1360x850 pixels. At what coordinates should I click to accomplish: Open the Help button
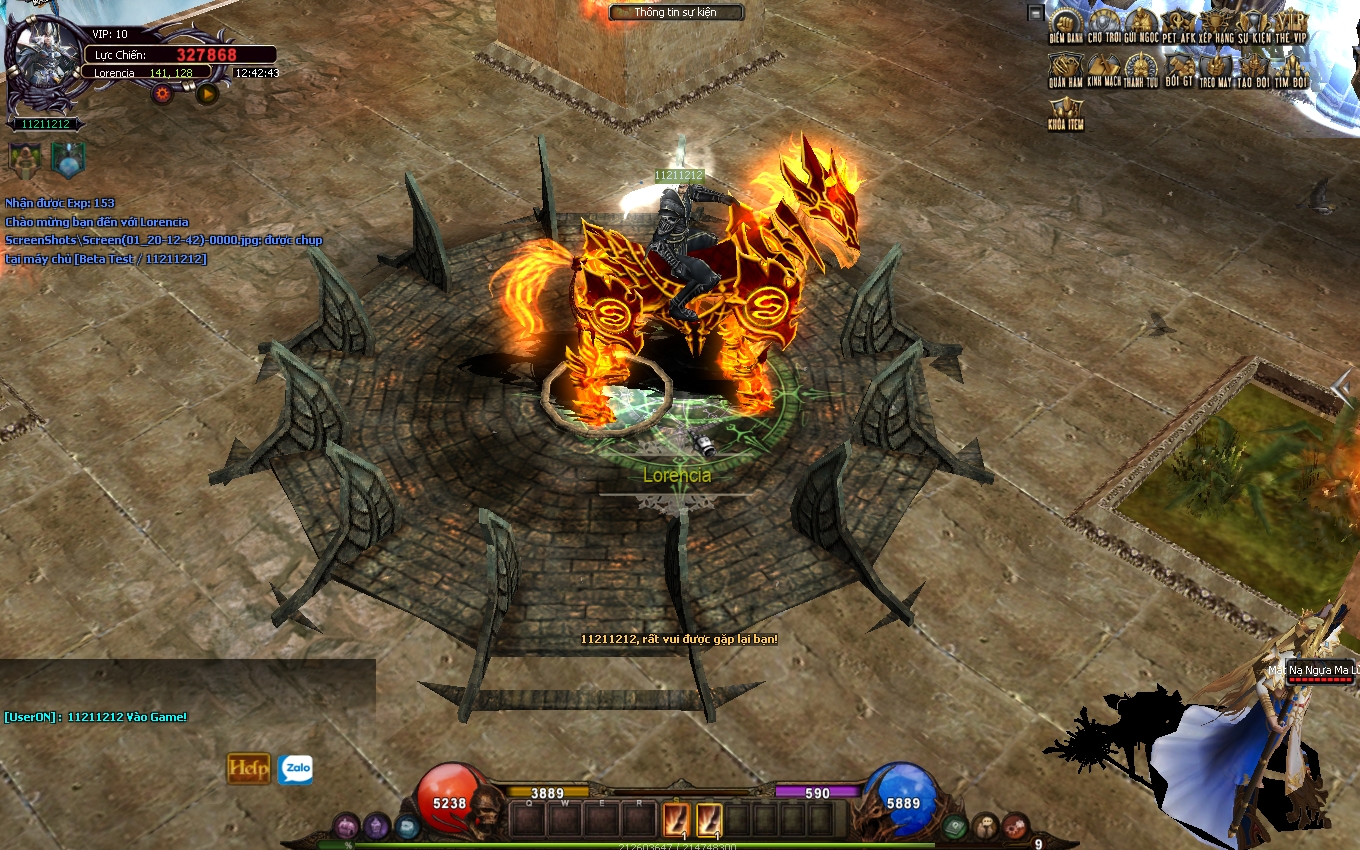coord(249,768)
